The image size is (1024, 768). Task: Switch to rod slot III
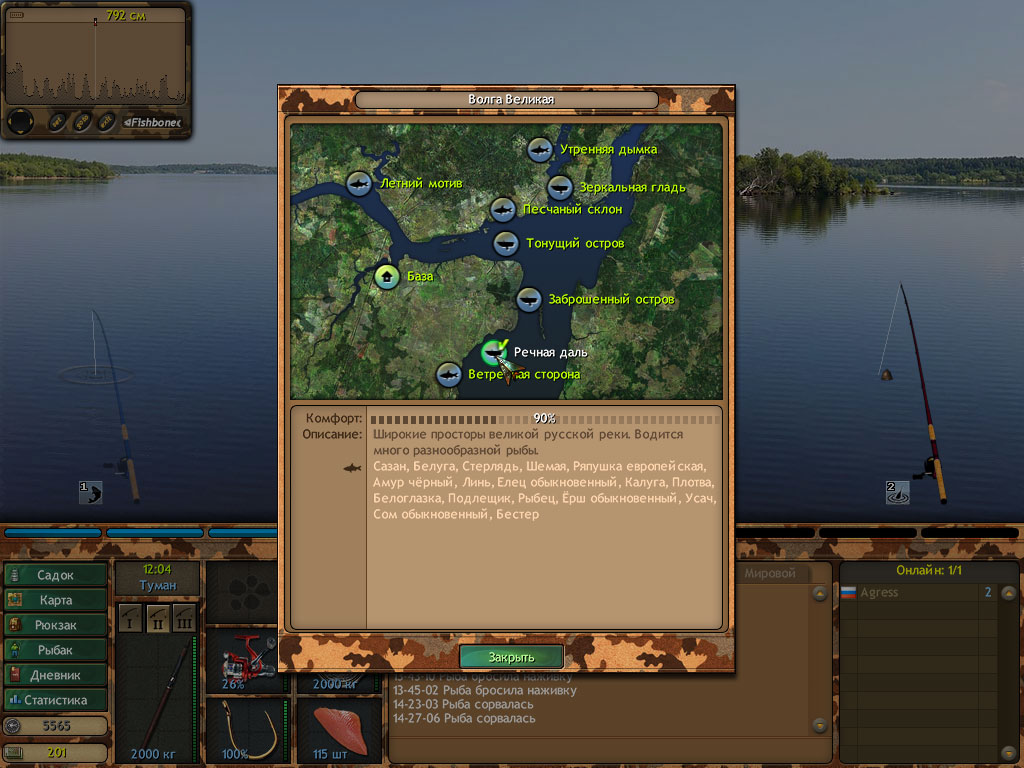184,616
